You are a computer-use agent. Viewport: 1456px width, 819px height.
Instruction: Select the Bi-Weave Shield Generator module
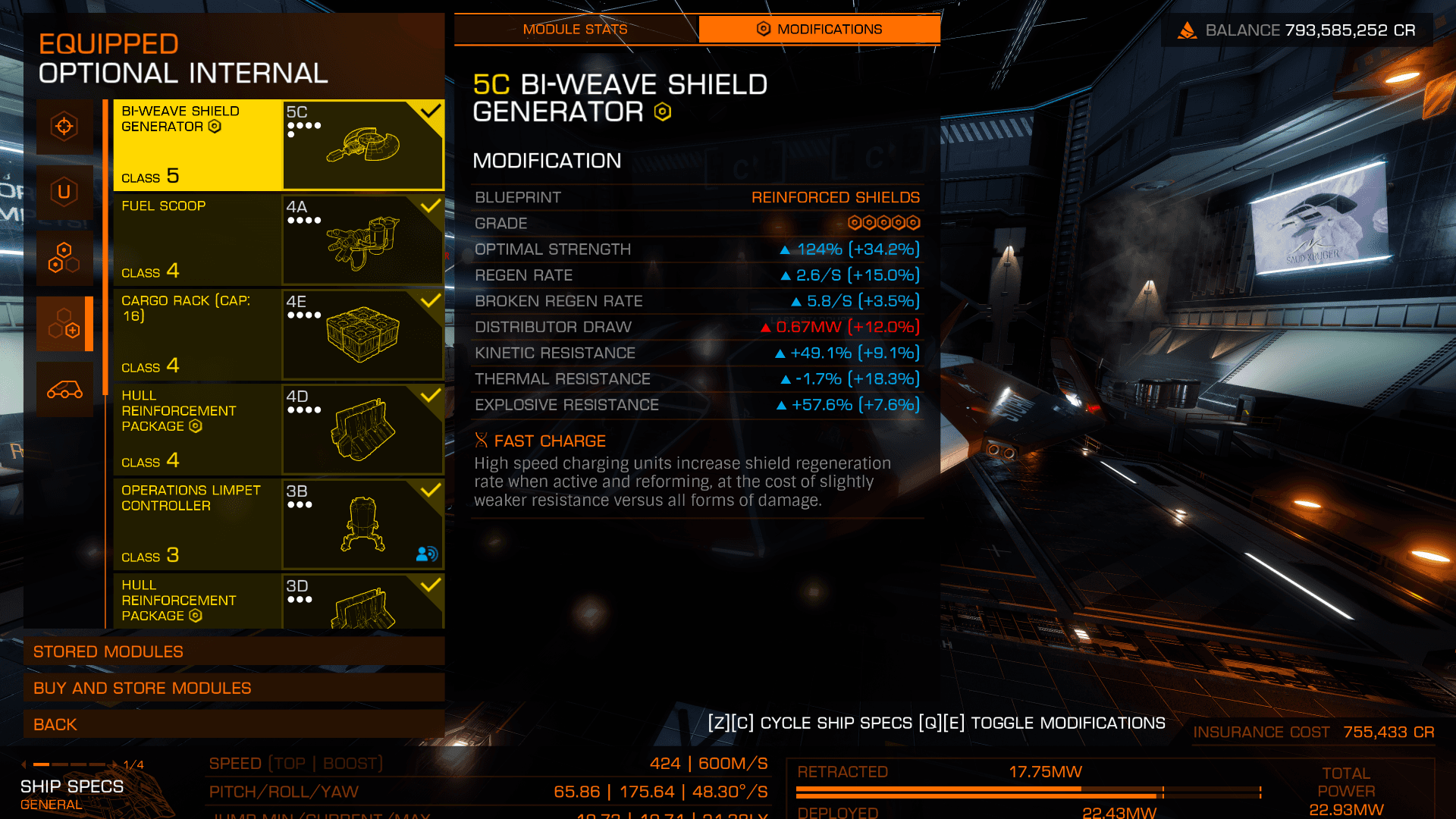(278, 145)
